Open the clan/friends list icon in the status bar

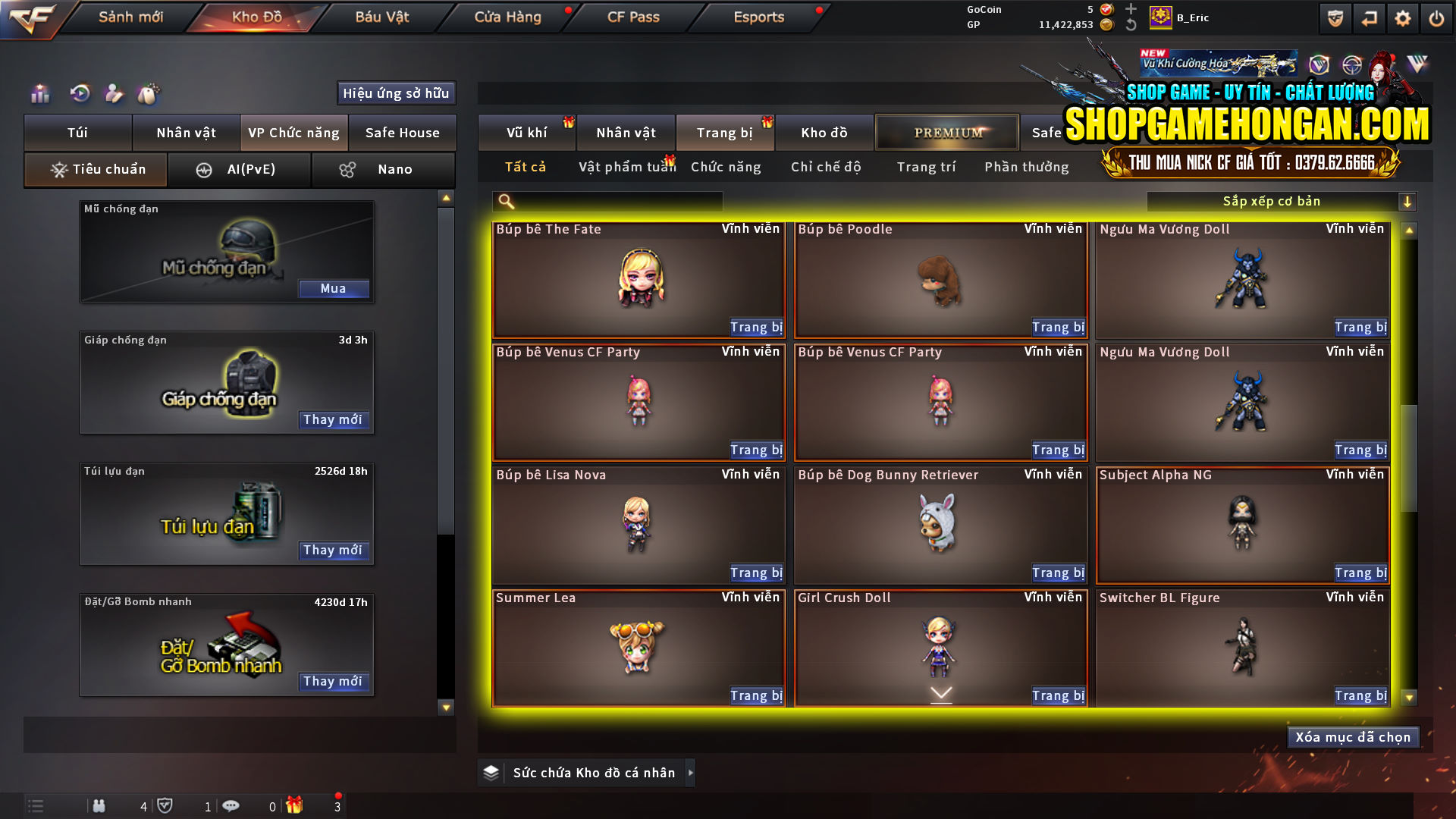tap(99, 806)
